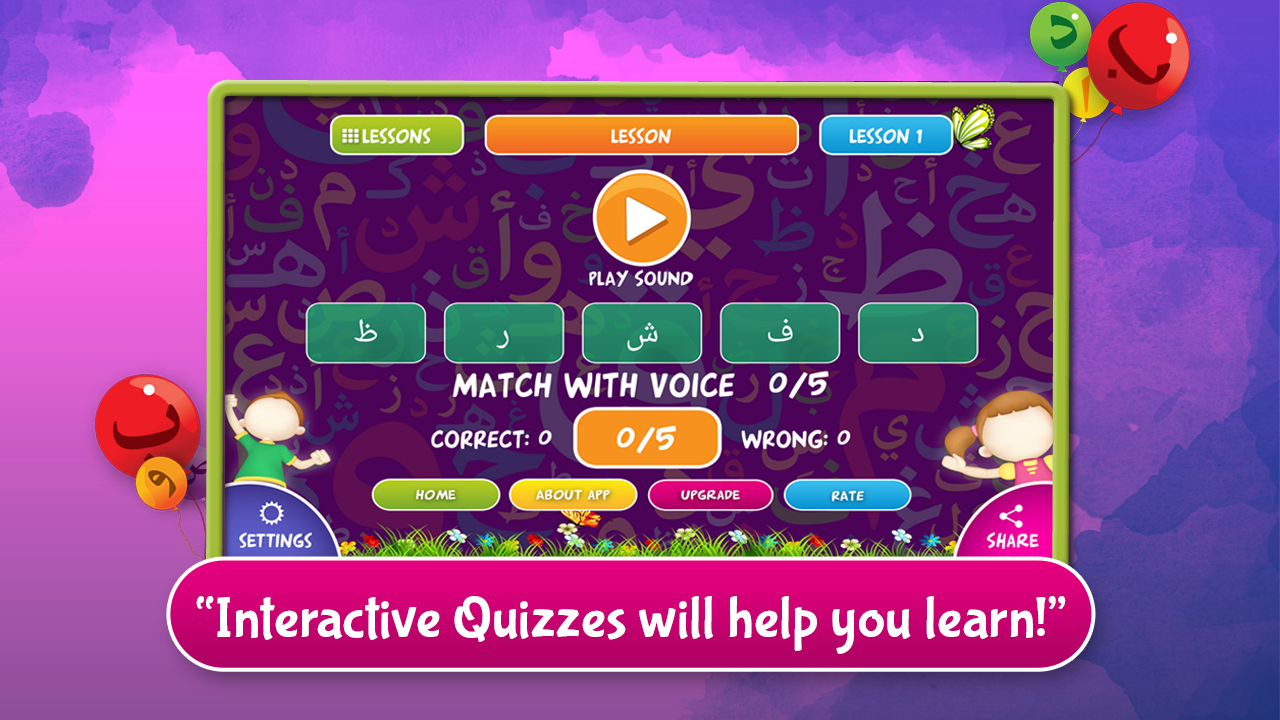Select the Arabic letter tile for ر
Image resolution: width=1280 pixels, height=720 pixels.
click(x=503, y=332)
